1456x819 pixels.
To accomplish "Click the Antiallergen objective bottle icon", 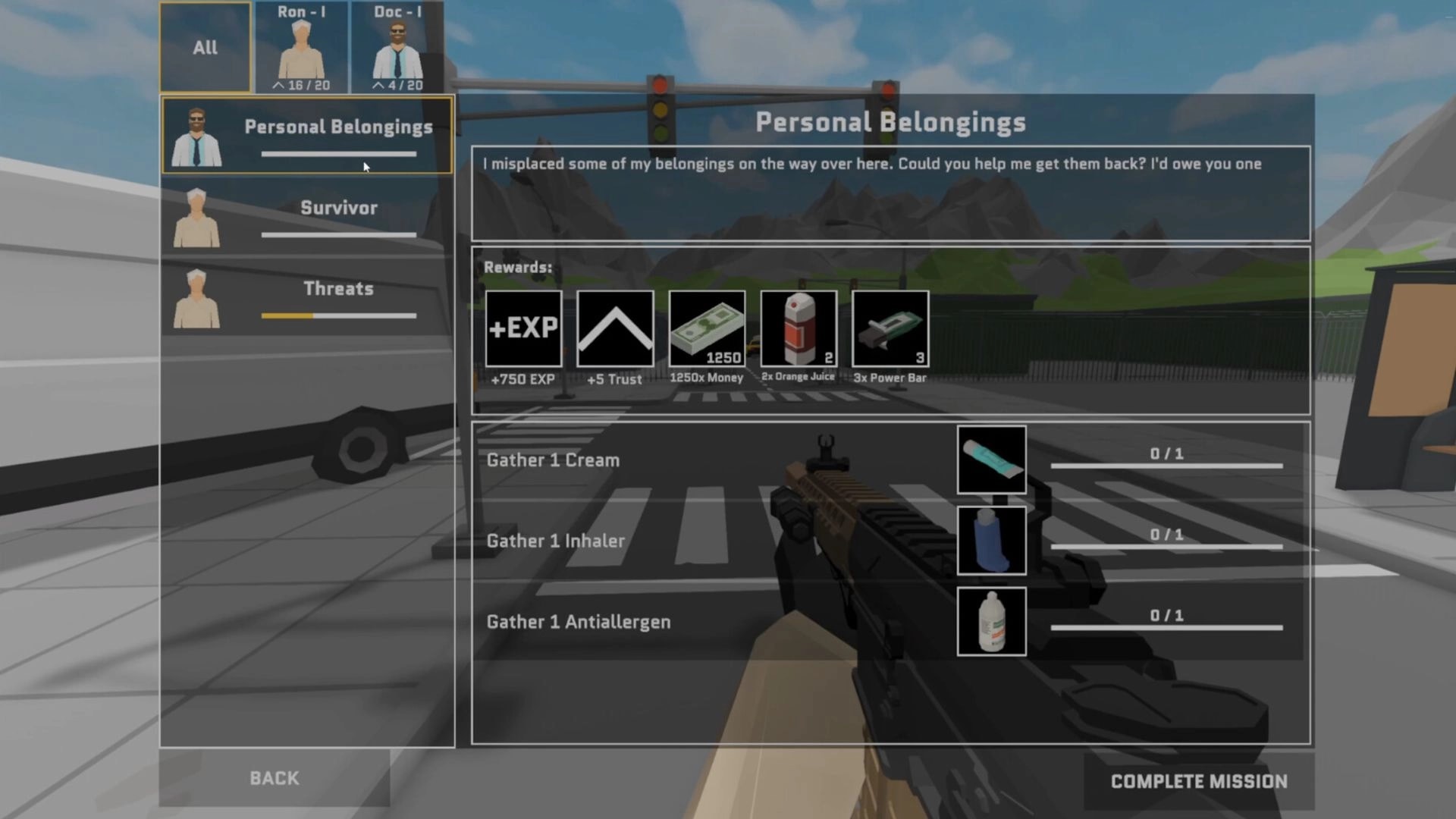I will pyautogui.click(x=991, y=622).
